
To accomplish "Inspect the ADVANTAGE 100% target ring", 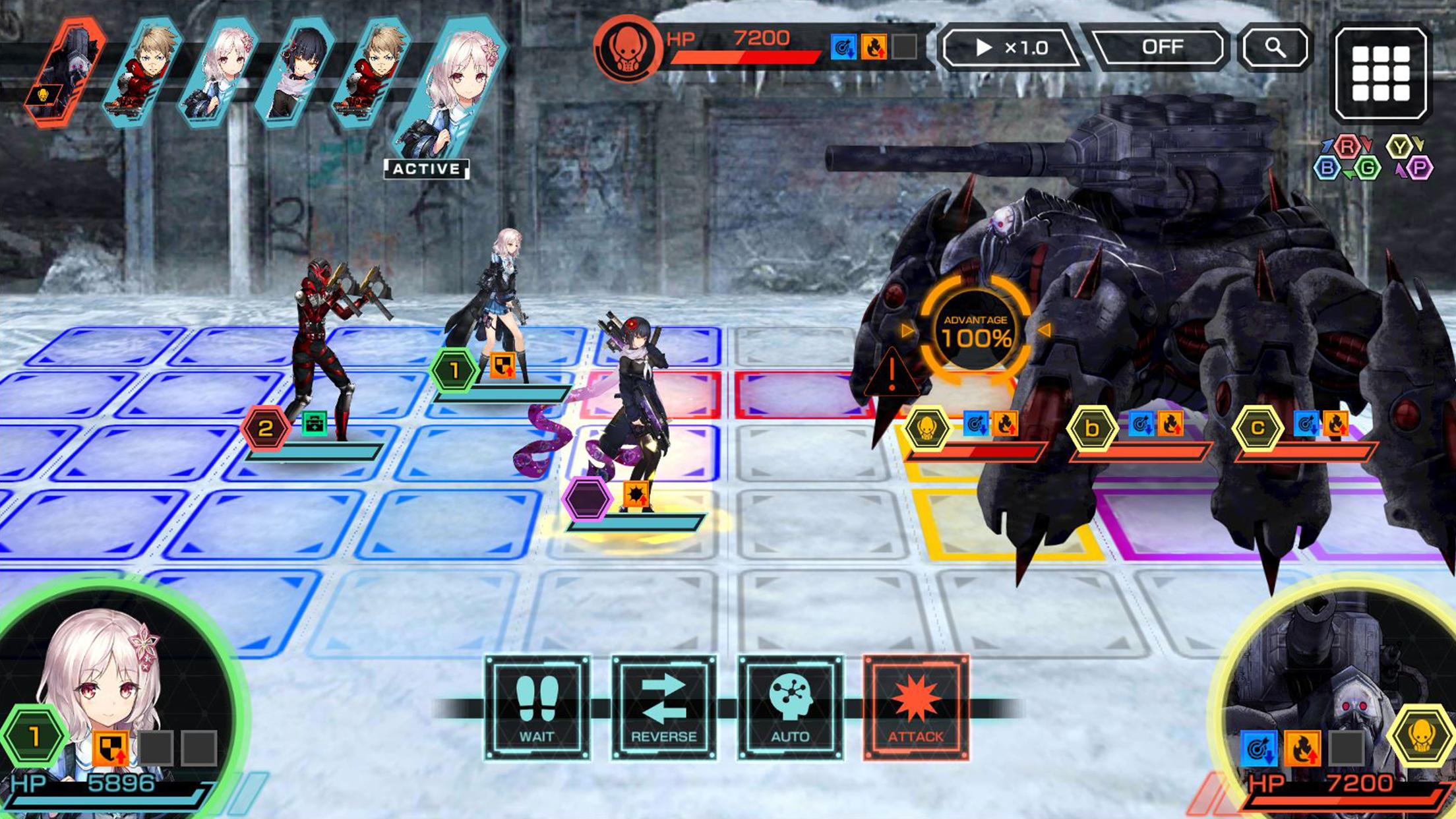I will [x=975, y=331].
